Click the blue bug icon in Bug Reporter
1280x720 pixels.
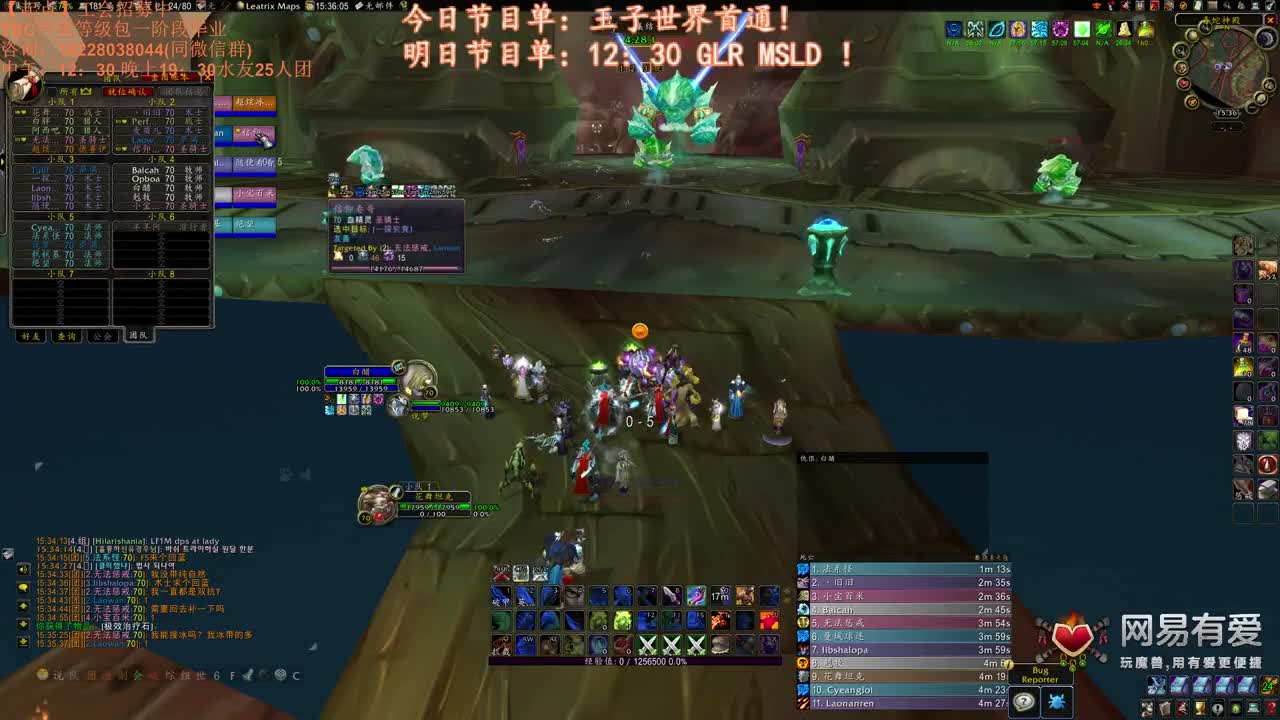(1056, 701)
